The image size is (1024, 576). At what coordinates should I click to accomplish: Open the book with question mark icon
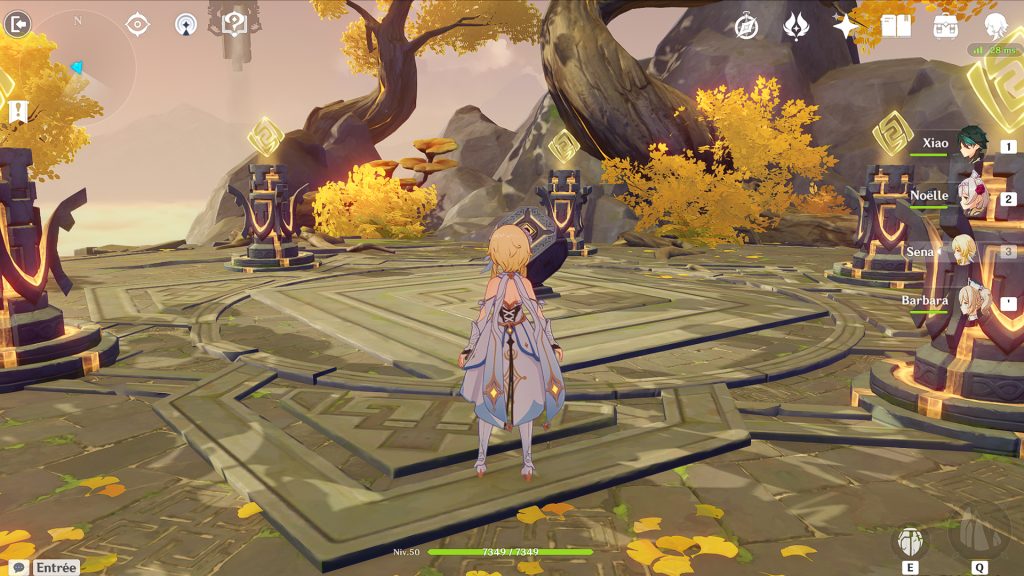click(x=234, y=24)
